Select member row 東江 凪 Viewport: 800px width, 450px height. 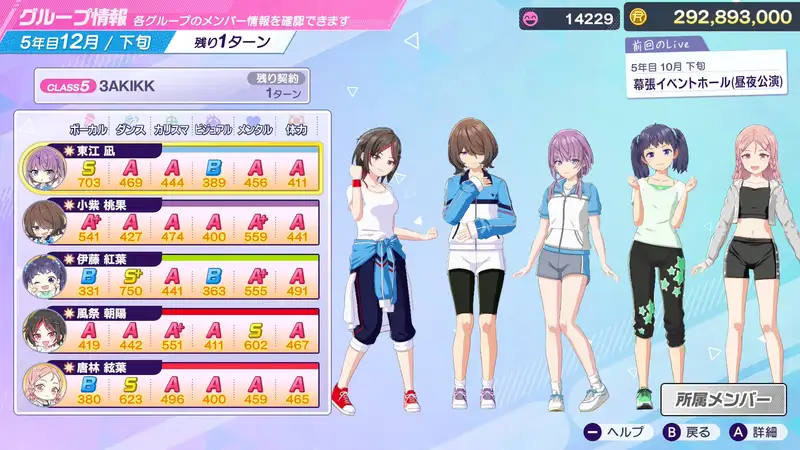click(x=170, y=170)
